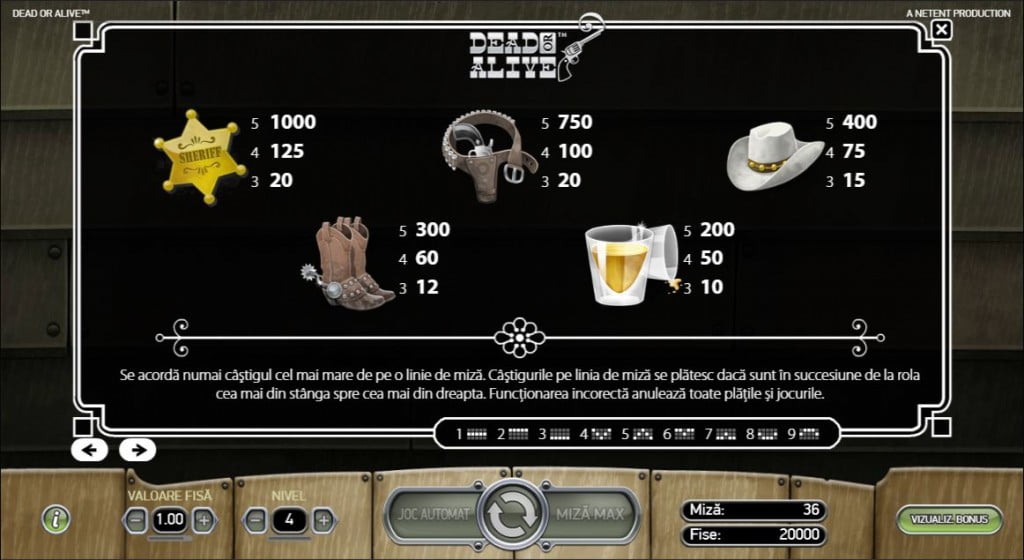Start Joc Automat autoplay

[x=432, y=515]
